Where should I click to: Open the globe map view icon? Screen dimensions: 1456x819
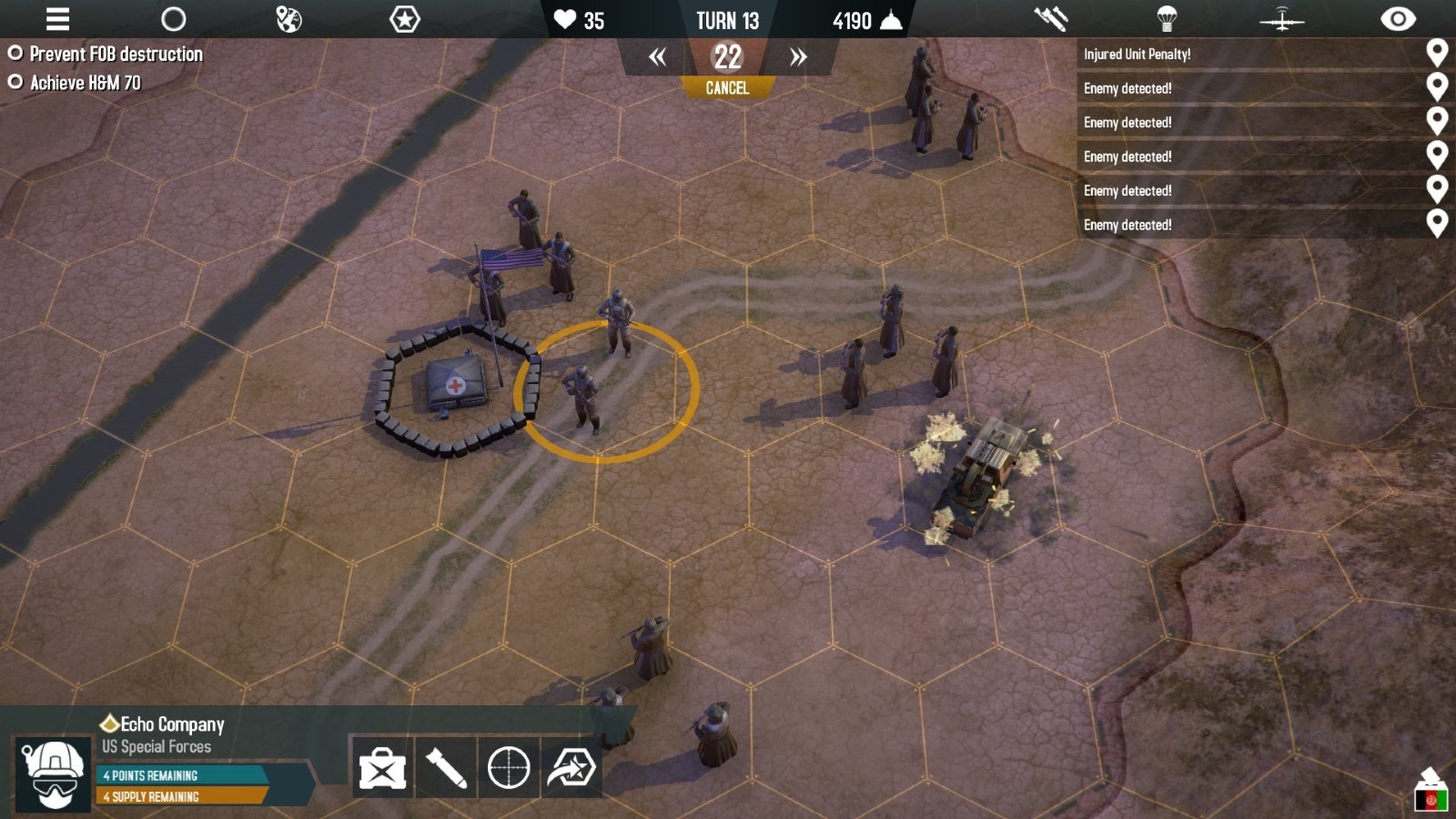pyautogui.click(x=288, y=19)
